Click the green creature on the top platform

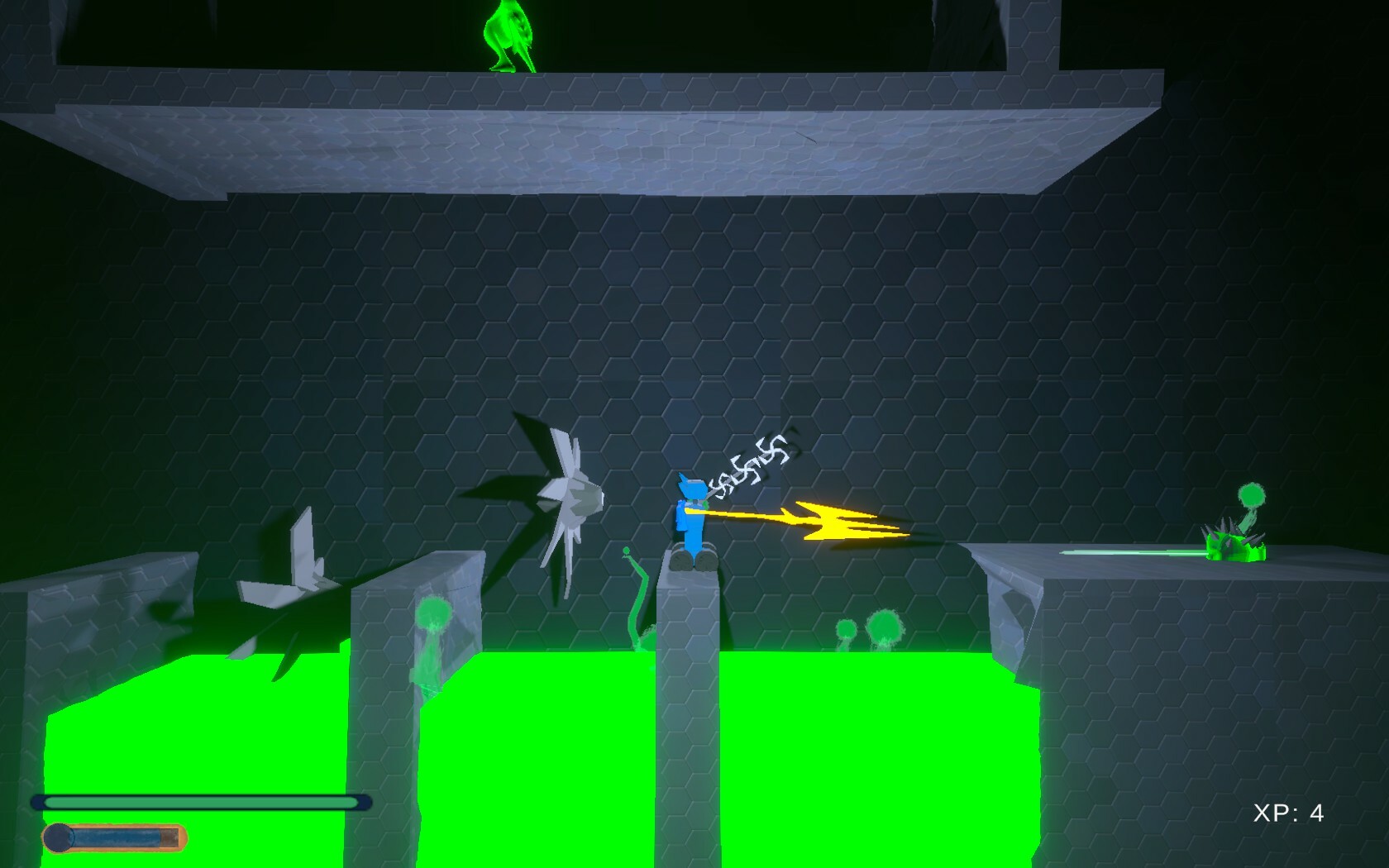[510, 37]
